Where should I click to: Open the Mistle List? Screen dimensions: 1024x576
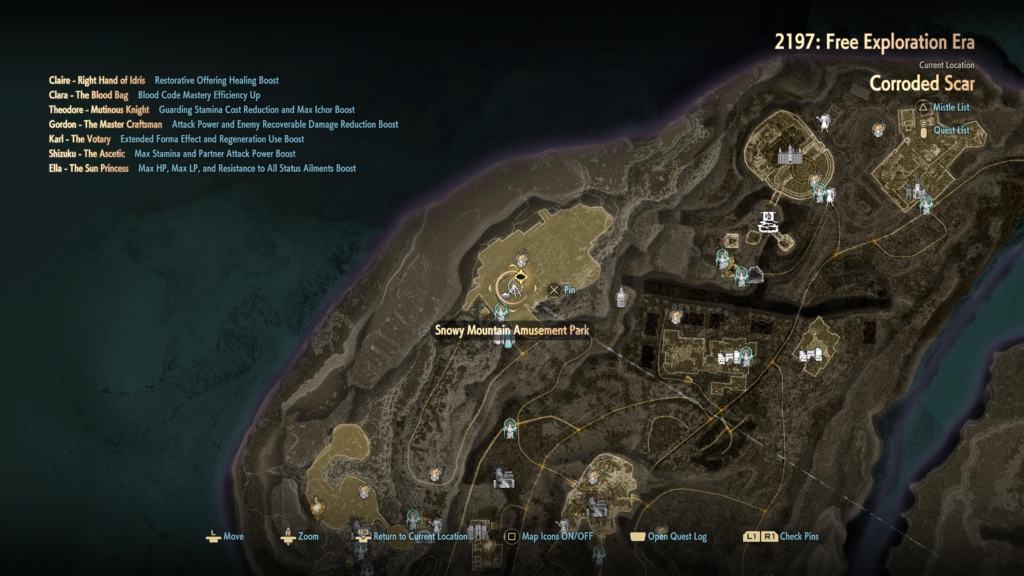pos(950,107)
